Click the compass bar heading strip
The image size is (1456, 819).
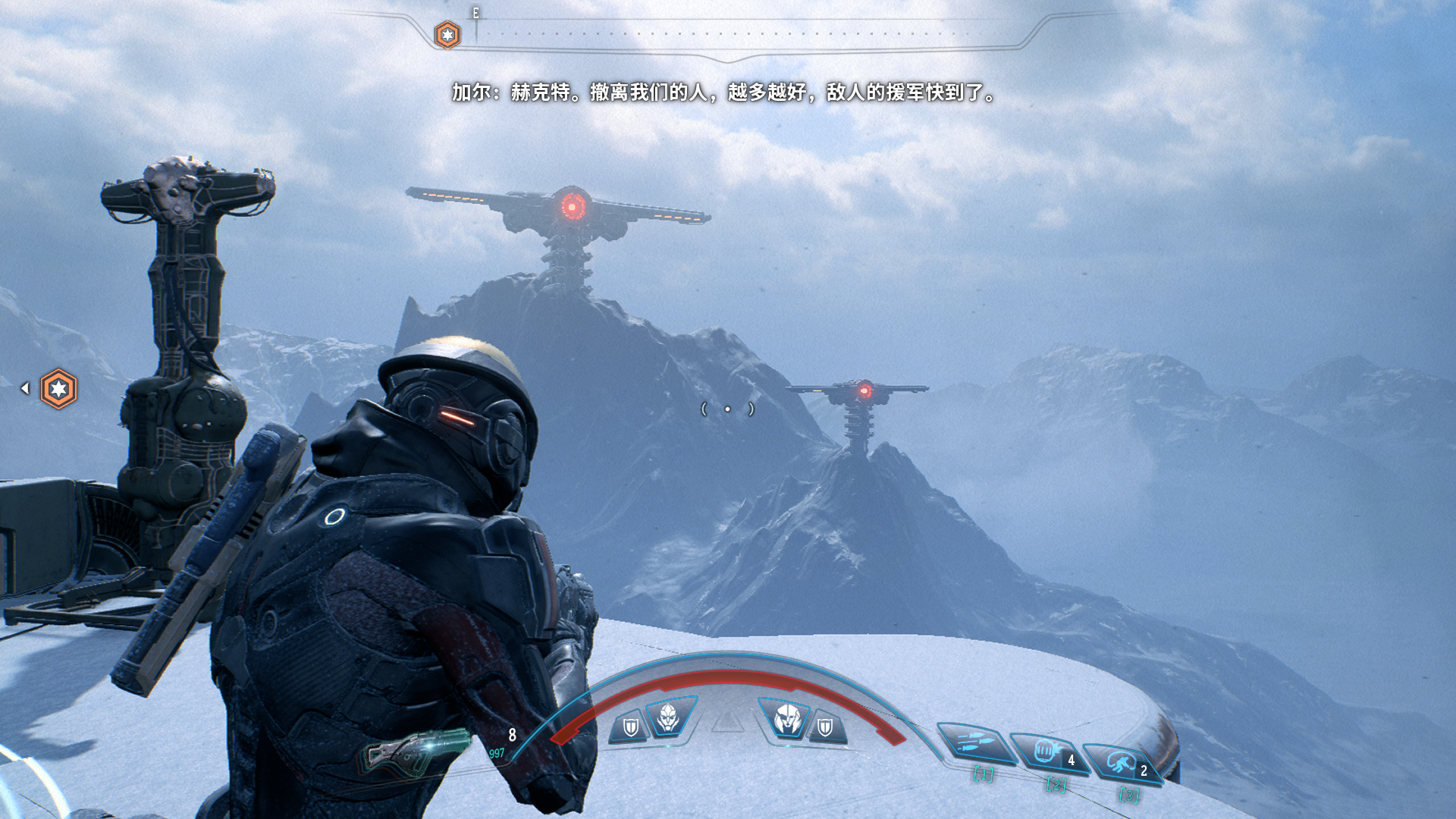(728, 34)
